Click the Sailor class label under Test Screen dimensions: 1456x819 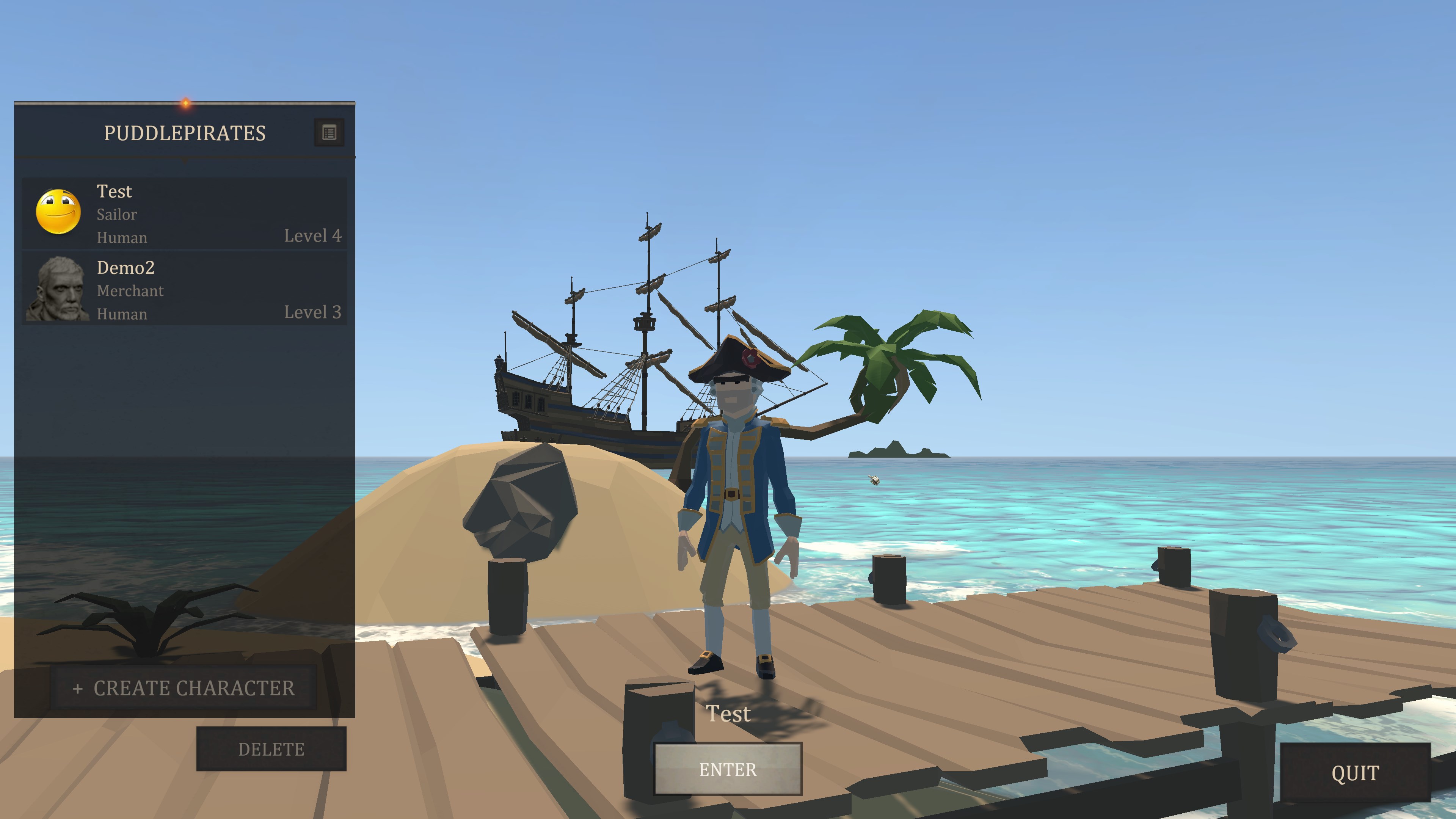tap(116, 214)
